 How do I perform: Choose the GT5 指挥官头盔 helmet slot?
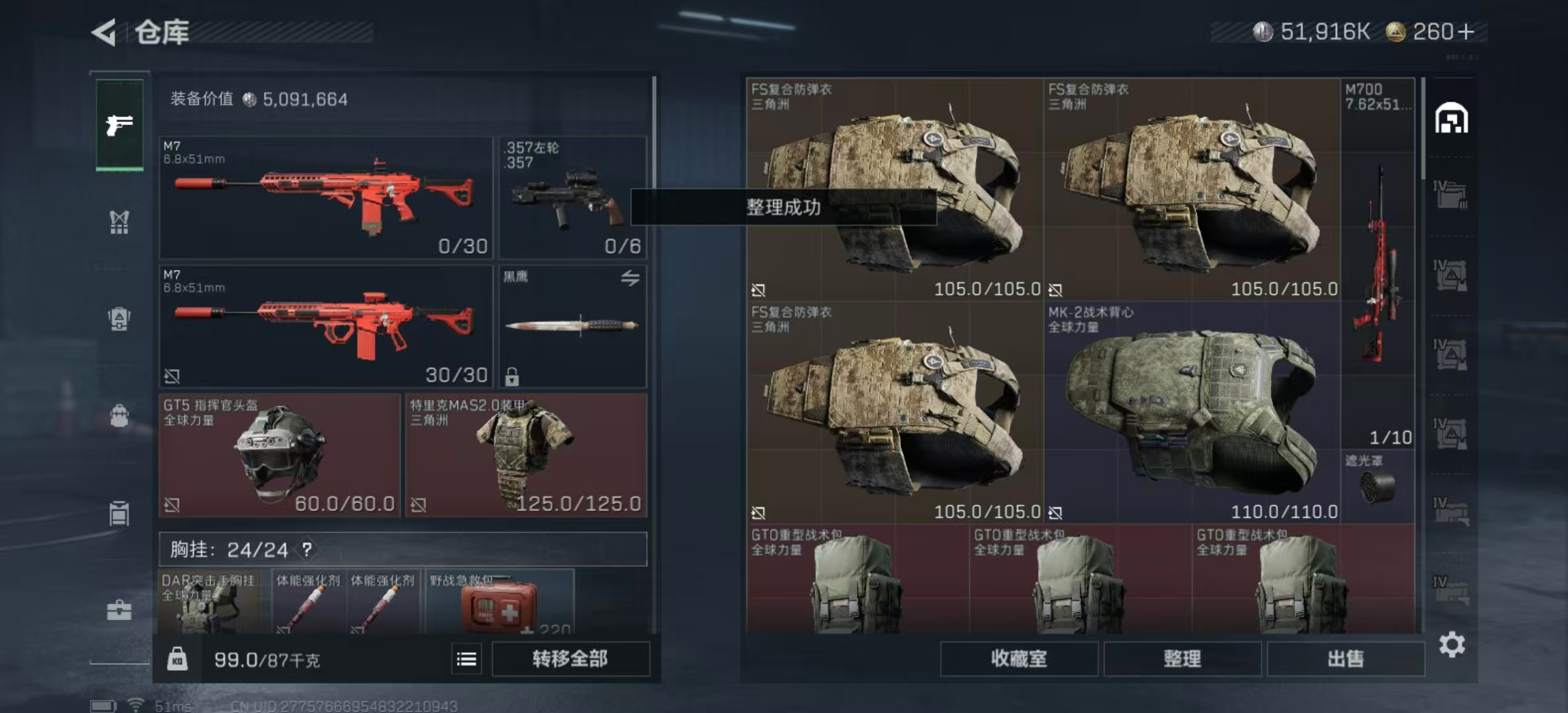point(280,456)
